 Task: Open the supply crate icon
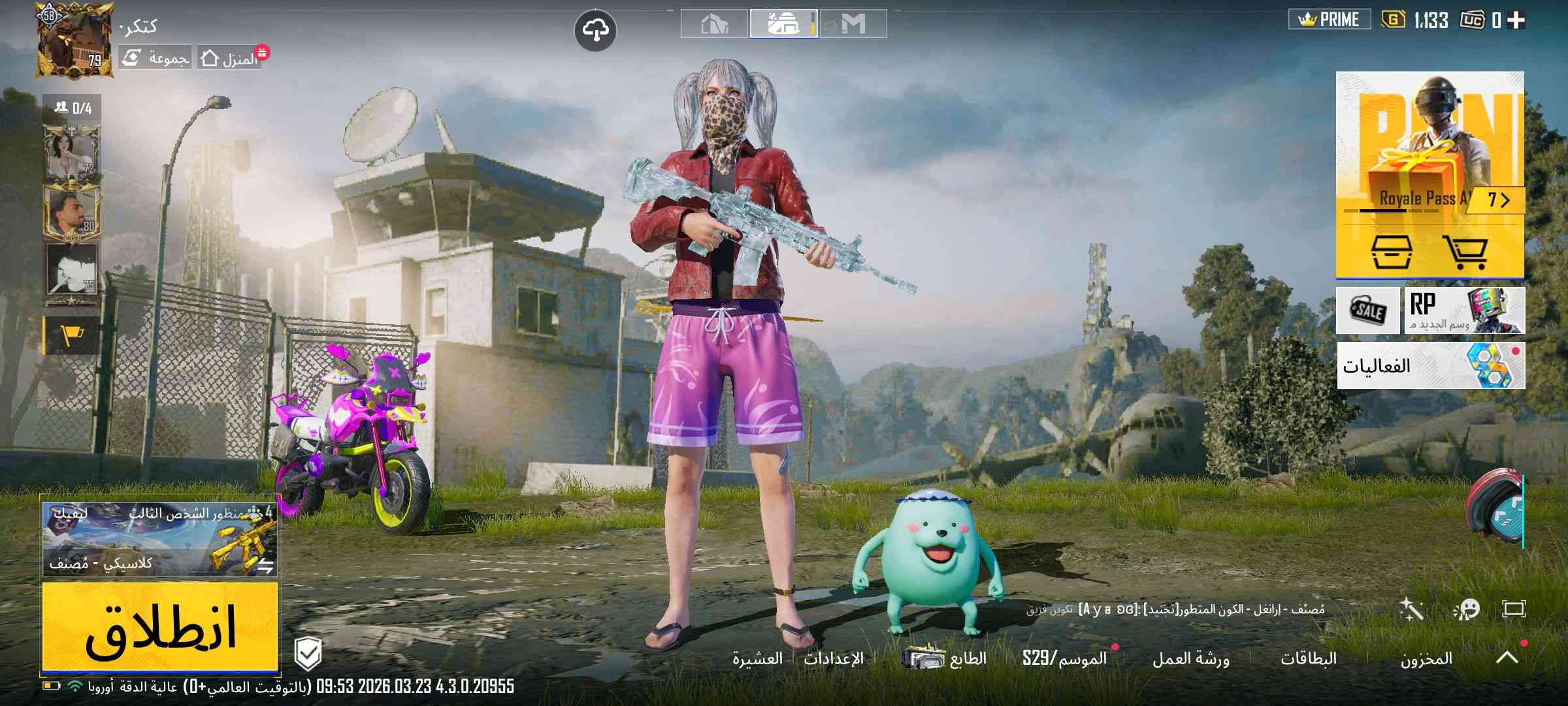pyautogui.click(x=1390, y=252)
